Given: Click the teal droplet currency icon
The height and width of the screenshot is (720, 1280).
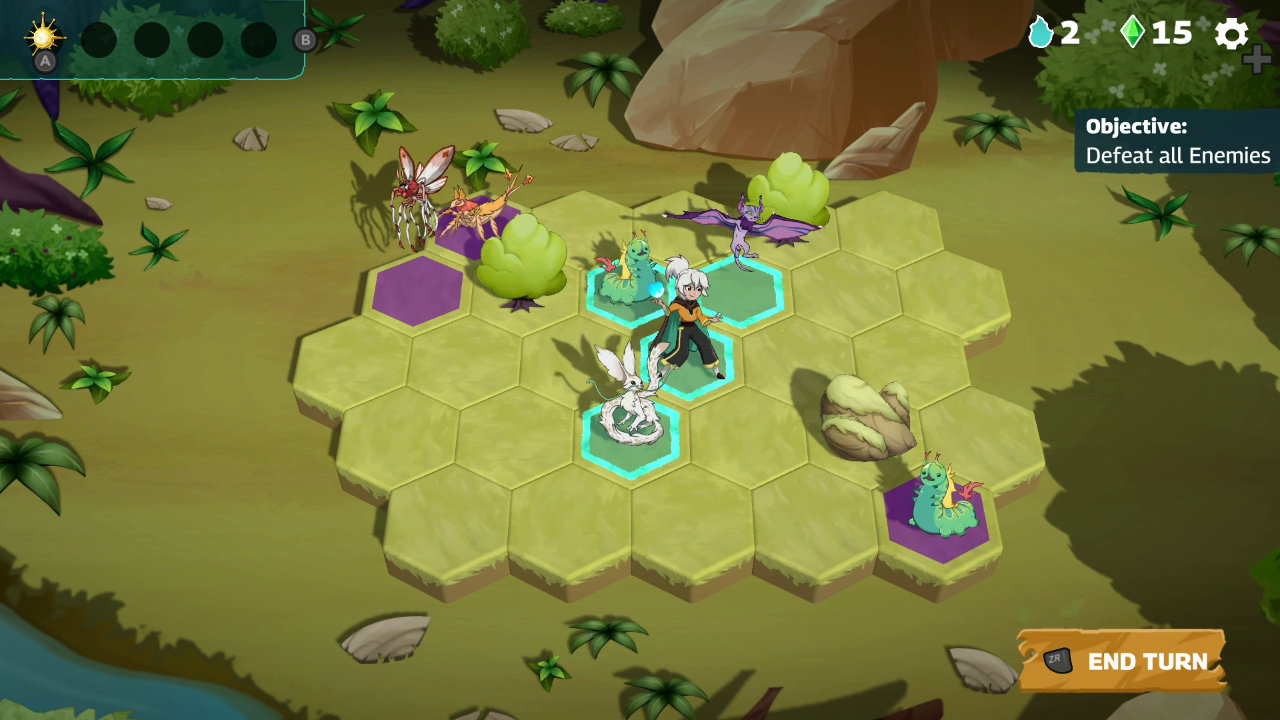Looking at the screenshot, I should pos(1040,33).
